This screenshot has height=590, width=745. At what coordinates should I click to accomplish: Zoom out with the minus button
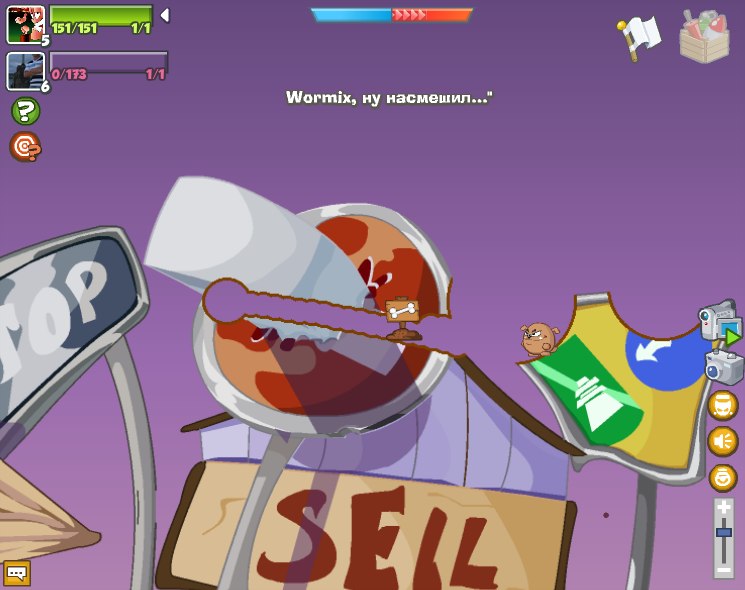(724, 570)
